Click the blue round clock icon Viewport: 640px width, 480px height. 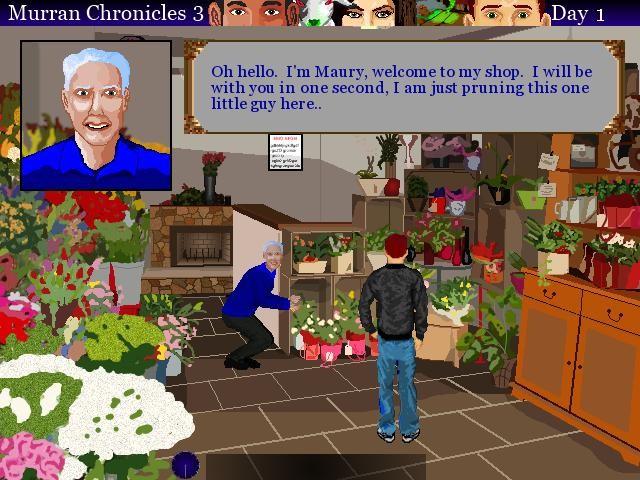tap(185, 465)
